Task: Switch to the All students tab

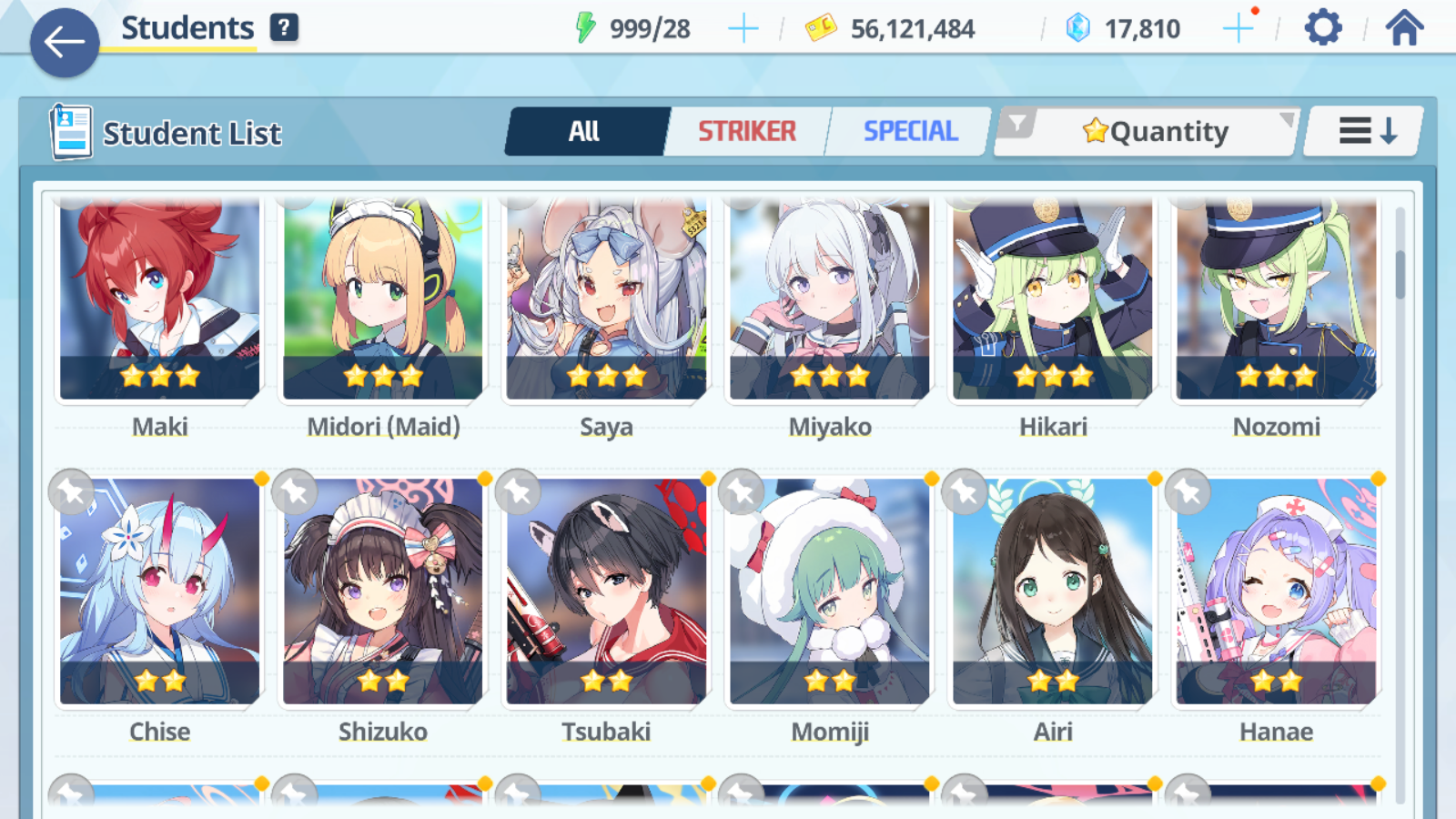Action: click(x=585, y=132)
